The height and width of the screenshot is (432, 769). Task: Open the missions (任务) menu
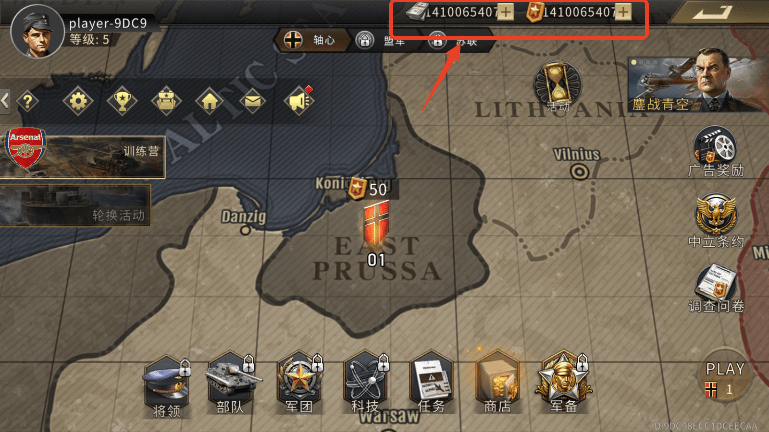pos(431,383)
